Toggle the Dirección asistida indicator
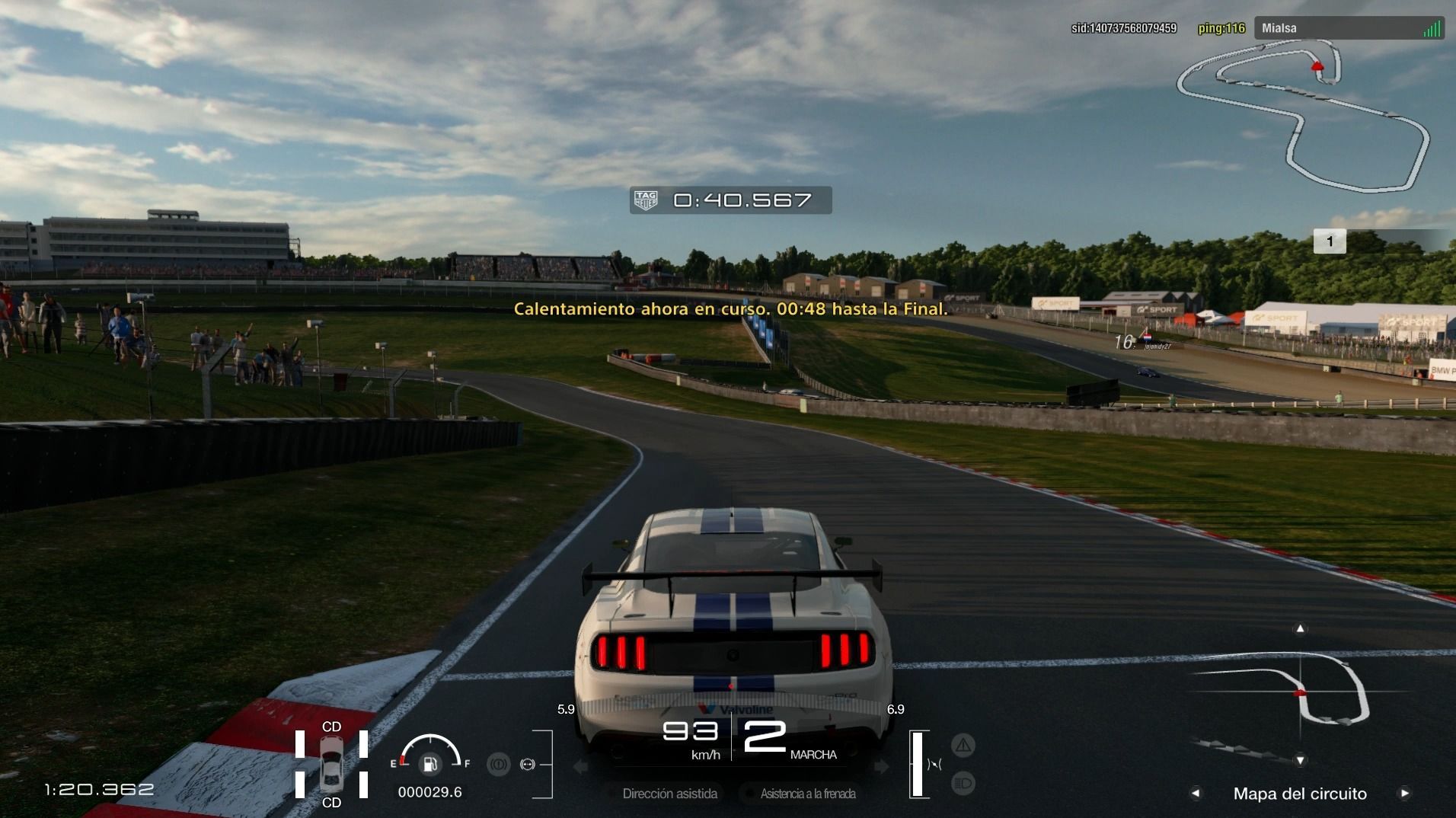 [x=669, y=794]
